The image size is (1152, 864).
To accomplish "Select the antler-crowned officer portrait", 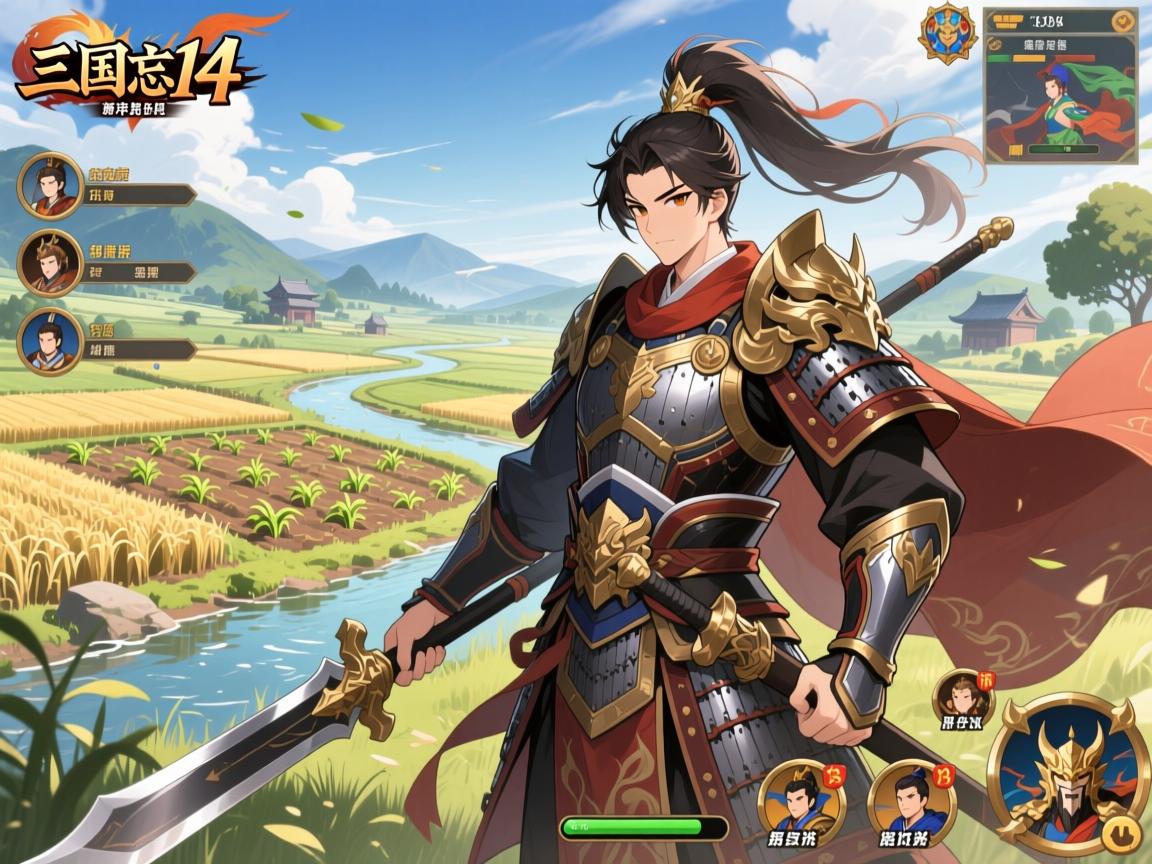I will tap(49, 263).
